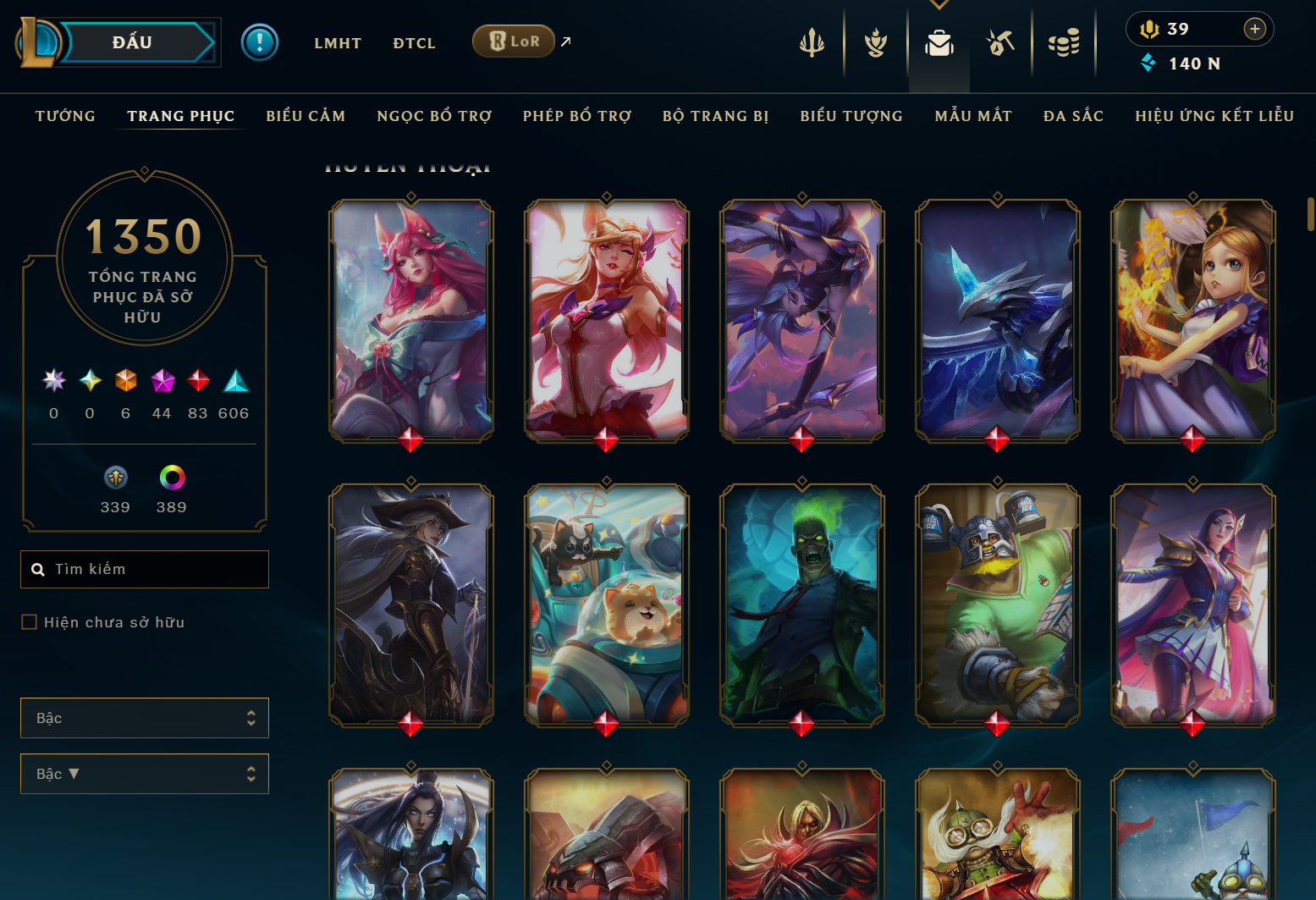Click the ward shield icon showing 339
The width and height of the screenshot is (1316, 900).
(x=115, y=477)
